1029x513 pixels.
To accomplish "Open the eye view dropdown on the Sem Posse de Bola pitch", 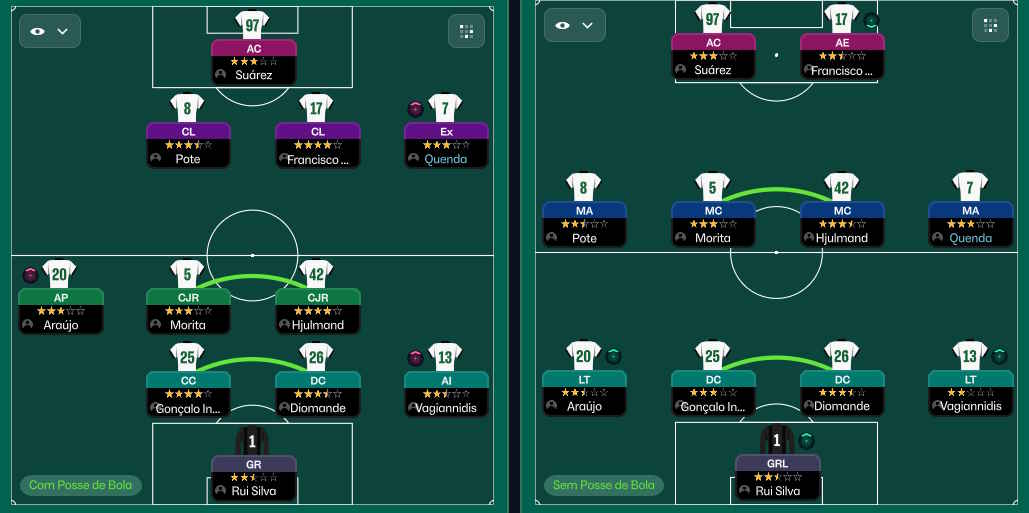I will click(x=574, y=26).
